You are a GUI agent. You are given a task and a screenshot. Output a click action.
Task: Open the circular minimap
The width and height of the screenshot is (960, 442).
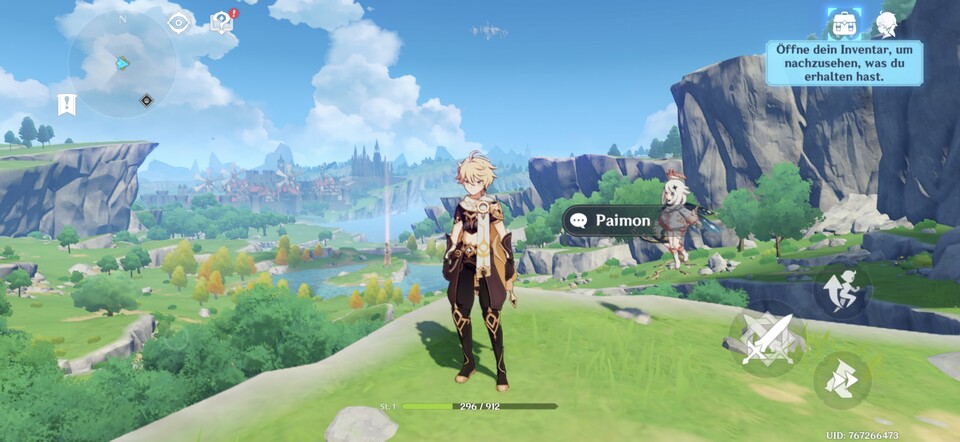[122, 64]
